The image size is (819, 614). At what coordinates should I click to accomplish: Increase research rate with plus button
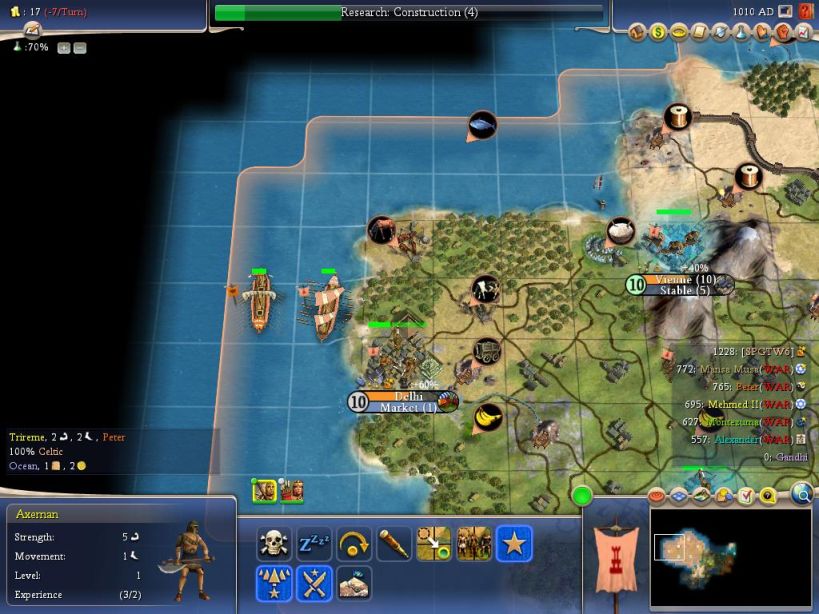point(63,48)
